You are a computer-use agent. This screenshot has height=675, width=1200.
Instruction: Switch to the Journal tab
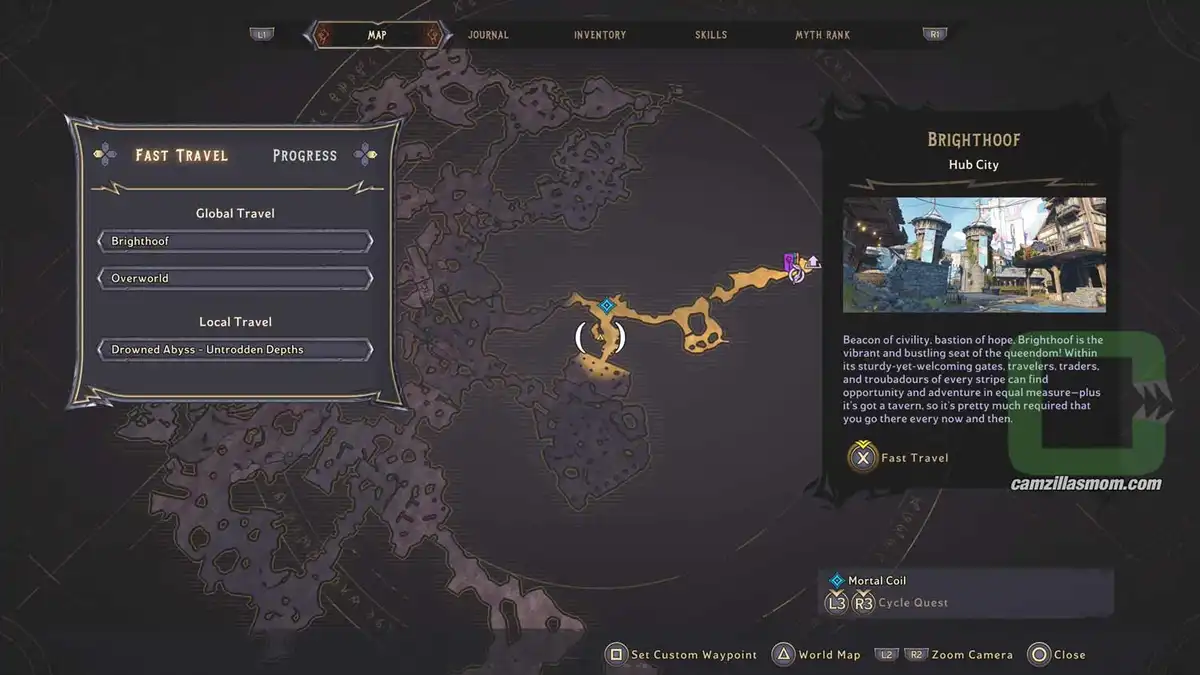pyautogui.click(x=488, y=35)
